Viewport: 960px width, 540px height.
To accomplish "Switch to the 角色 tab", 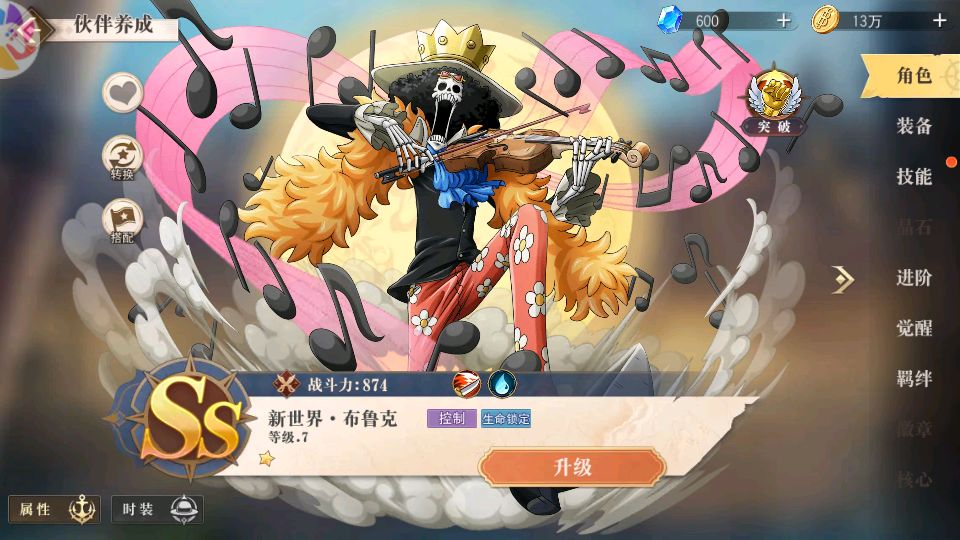I will pos(913,75).
